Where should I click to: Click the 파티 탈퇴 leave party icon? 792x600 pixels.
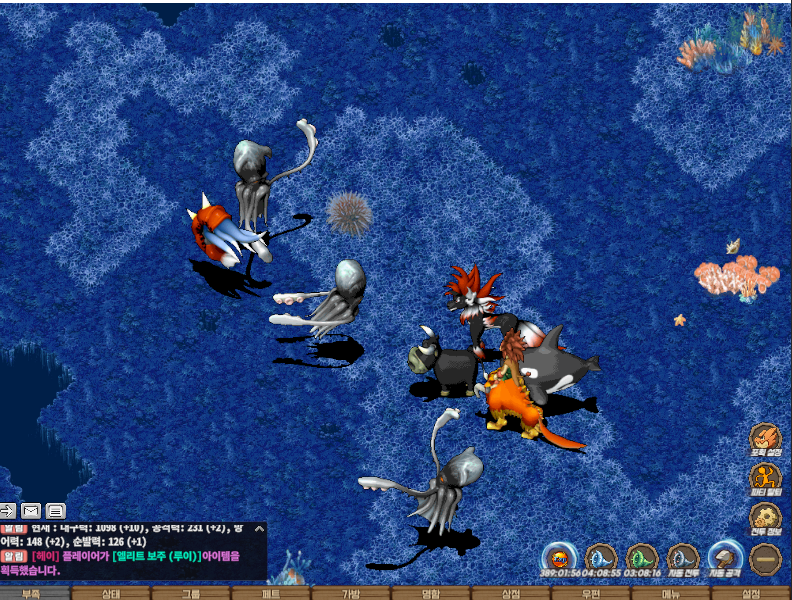point(766,478)
